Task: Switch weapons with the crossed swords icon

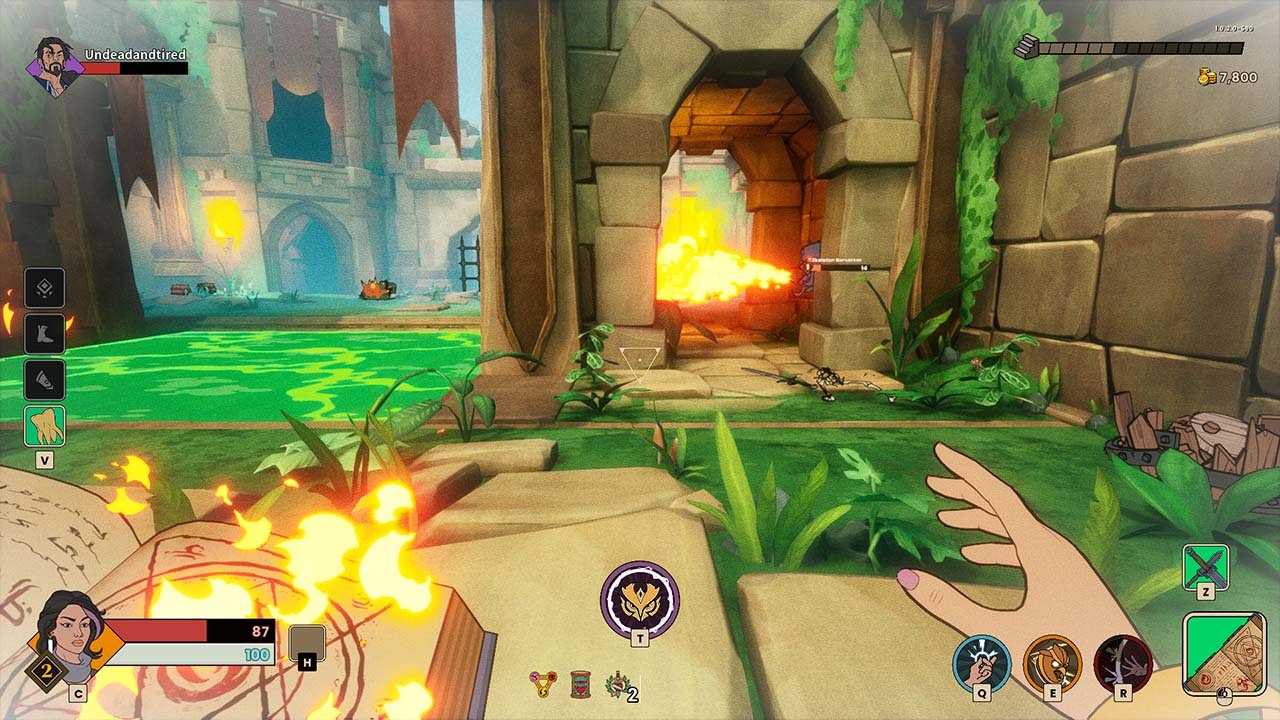Action: pyautogui.click(x=1205, y=567)
